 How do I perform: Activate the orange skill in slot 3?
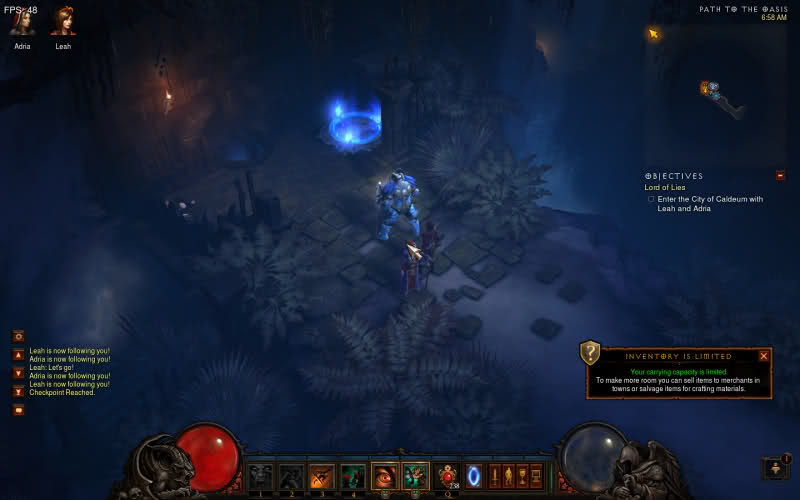coord(321,476)
